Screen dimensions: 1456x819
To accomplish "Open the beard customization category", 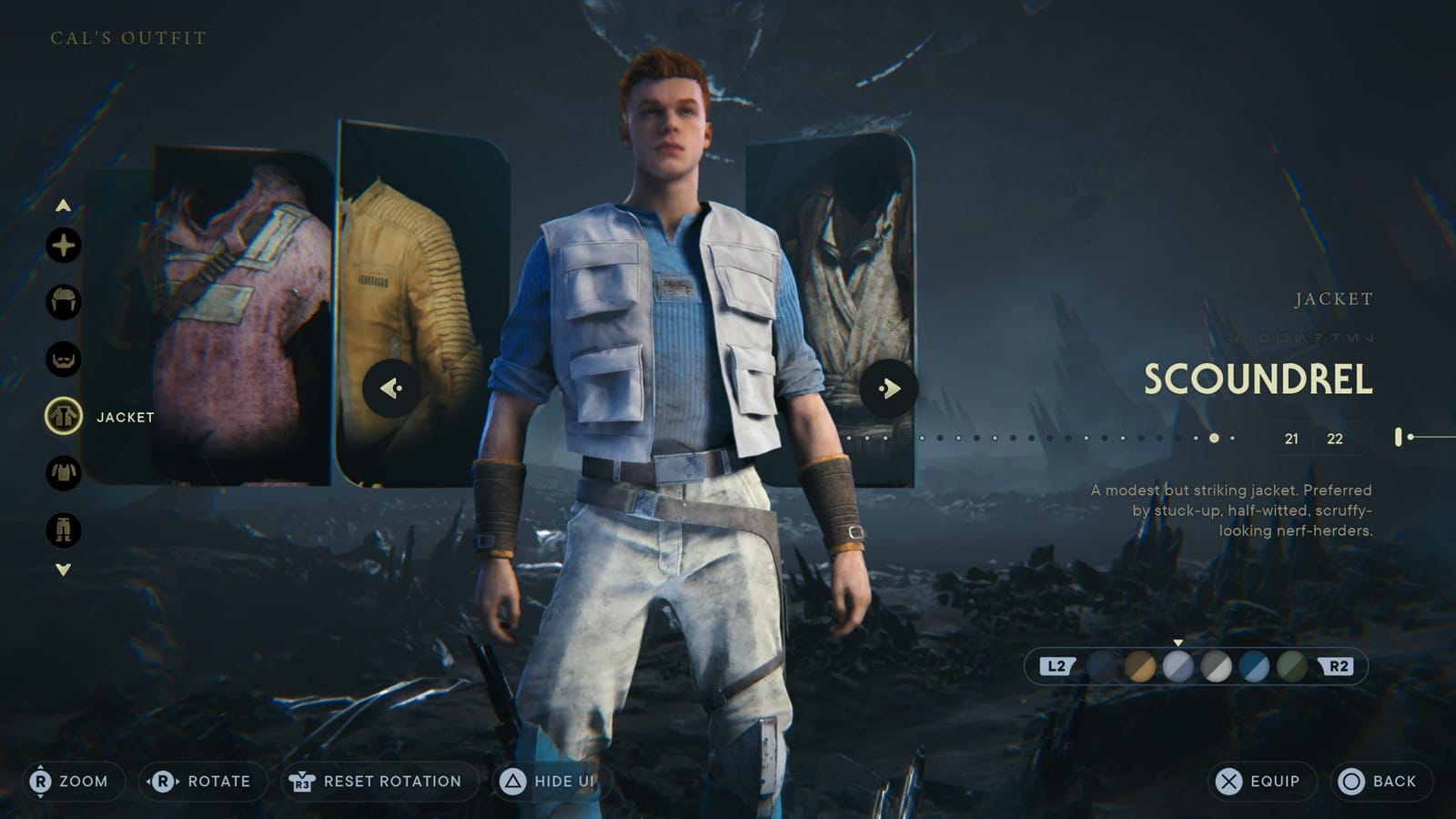I will click(62, 357).
